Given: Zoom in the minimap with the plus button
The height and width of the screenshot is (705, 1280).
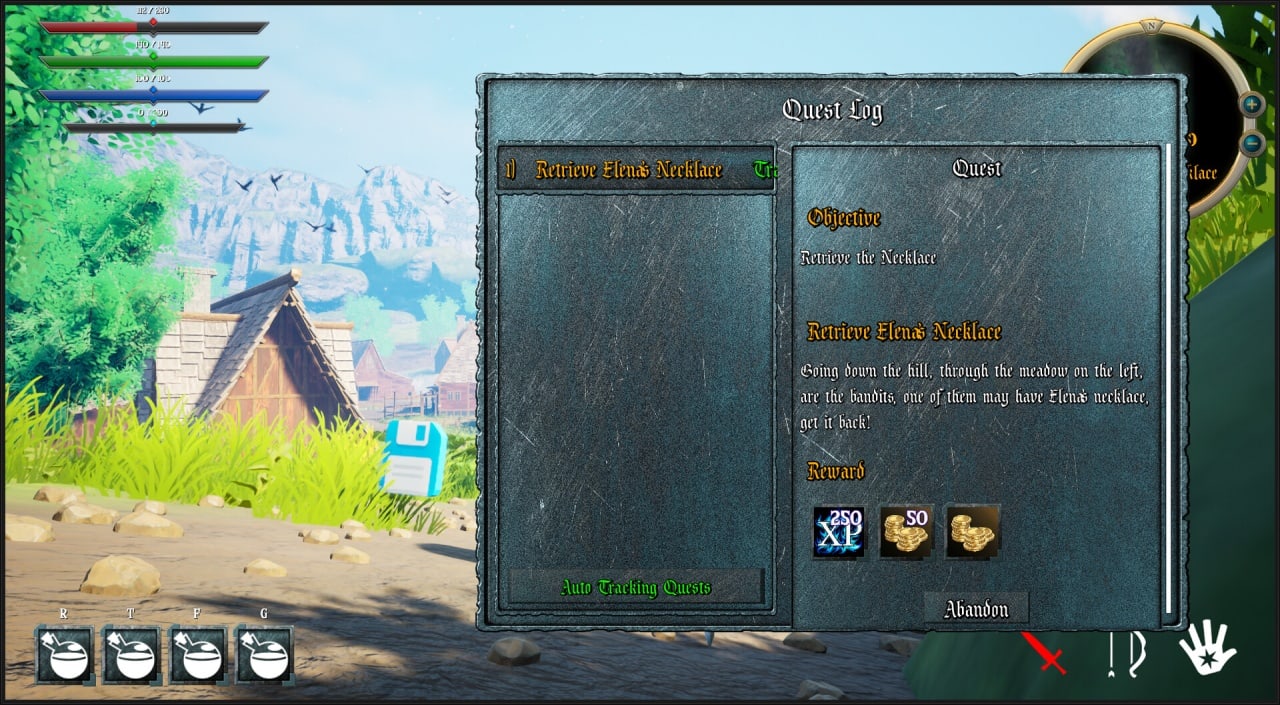Looking at the screenshot, I should coord(1252,104).
